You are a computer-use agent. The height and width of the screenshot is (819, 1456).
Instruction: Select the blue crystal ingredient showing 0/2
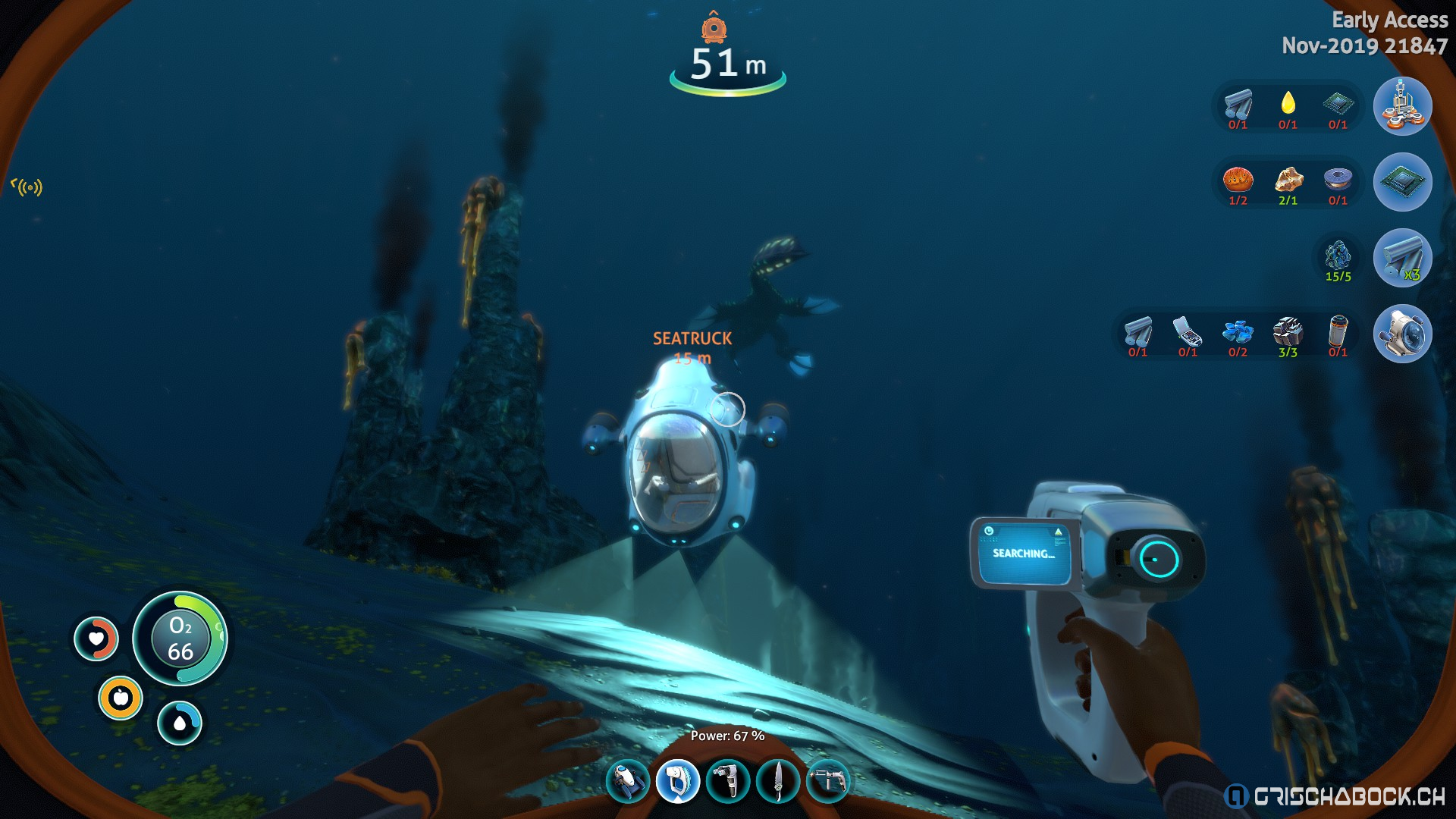coord(1238,332)
